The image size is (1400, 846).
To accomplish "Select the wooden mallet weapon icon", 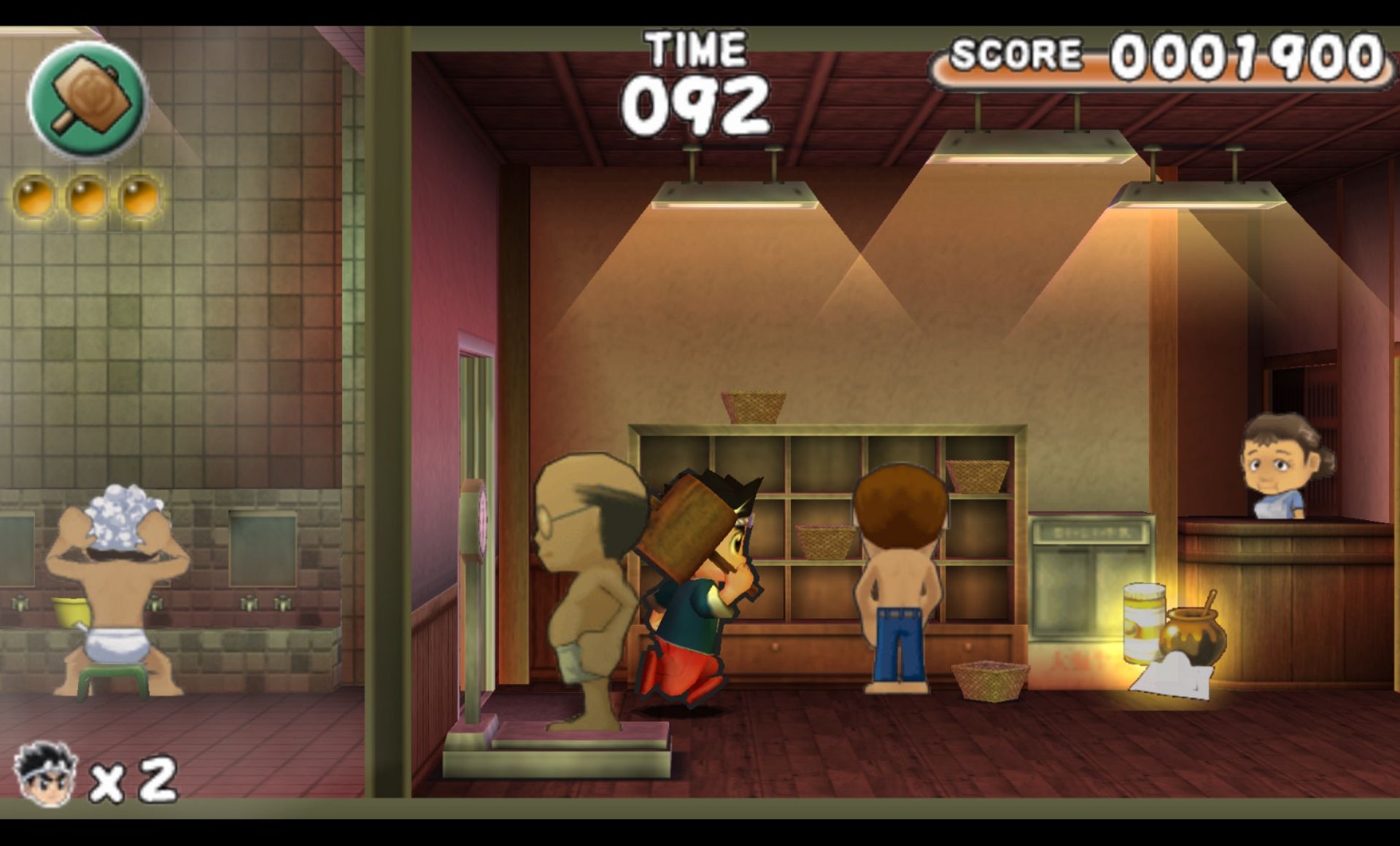I will point(88,99).
